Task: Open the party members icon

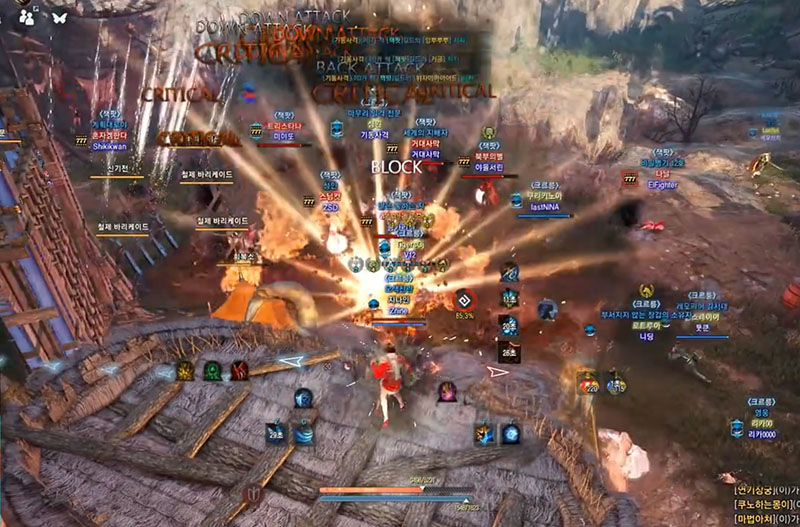Action: tap(27, 17)
